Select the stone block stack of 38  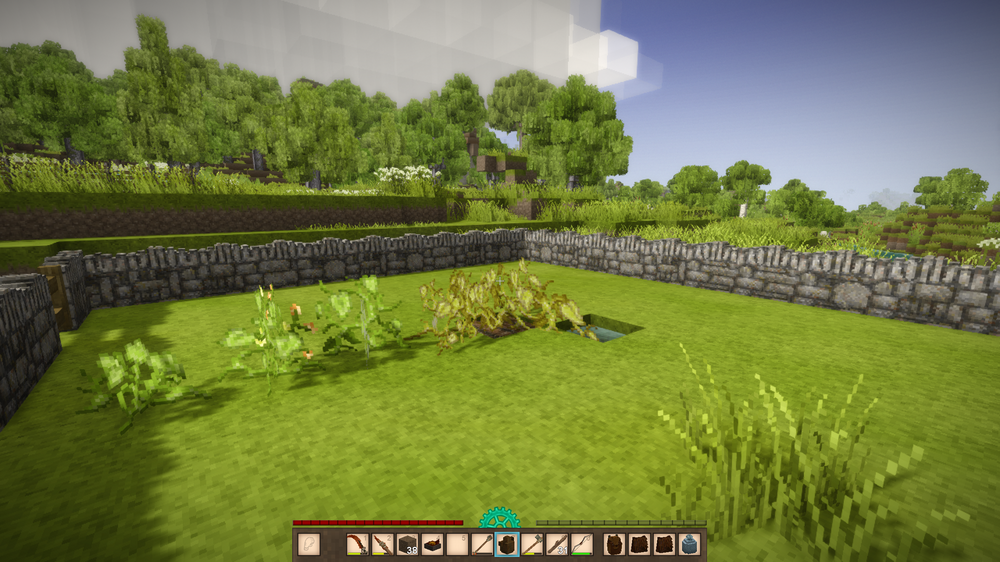[407, 544]
